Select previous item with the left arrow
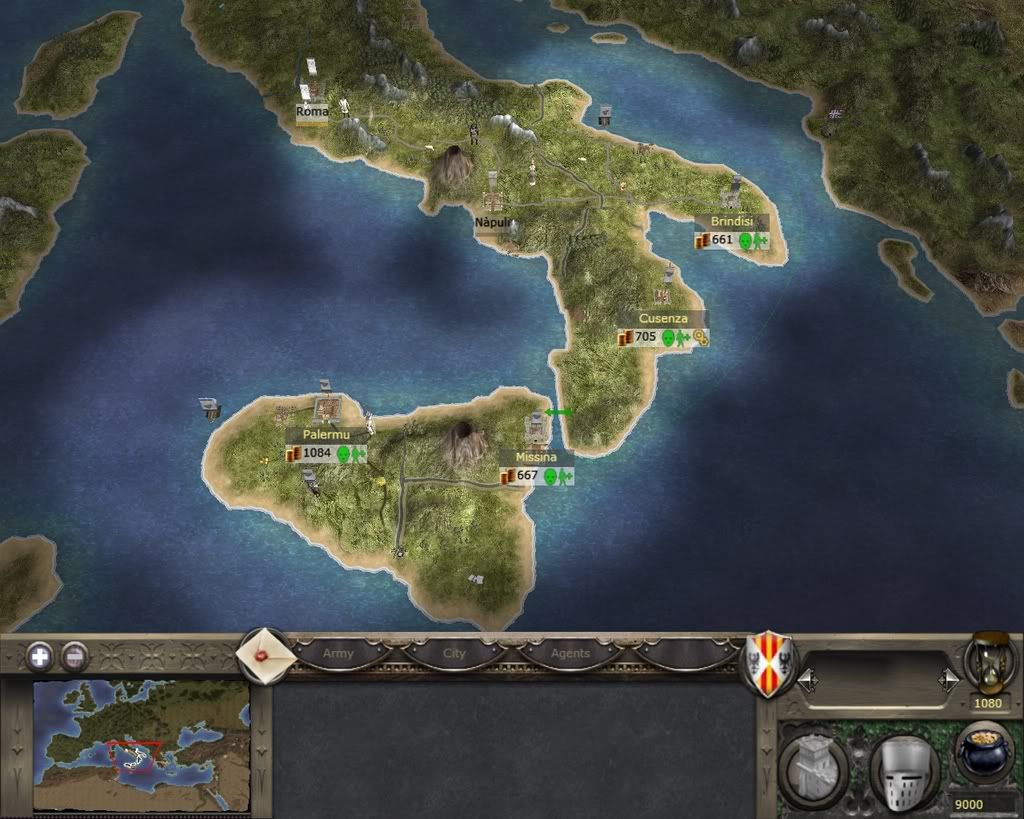 click(x=808, y=681)
